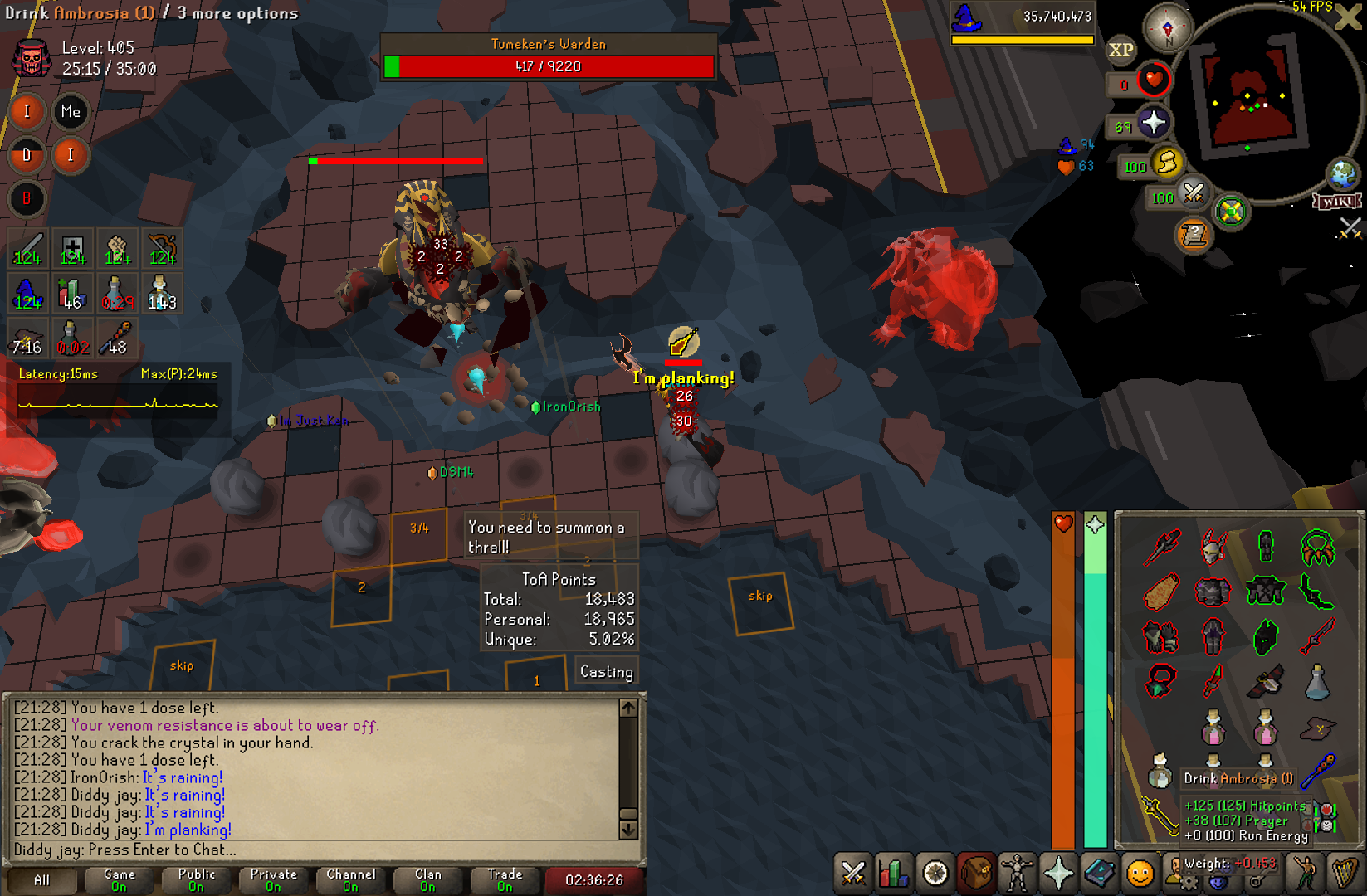
Task: Open the skills tab with bar chart icon
Action: pyautogui.click(x=894, y=873)
